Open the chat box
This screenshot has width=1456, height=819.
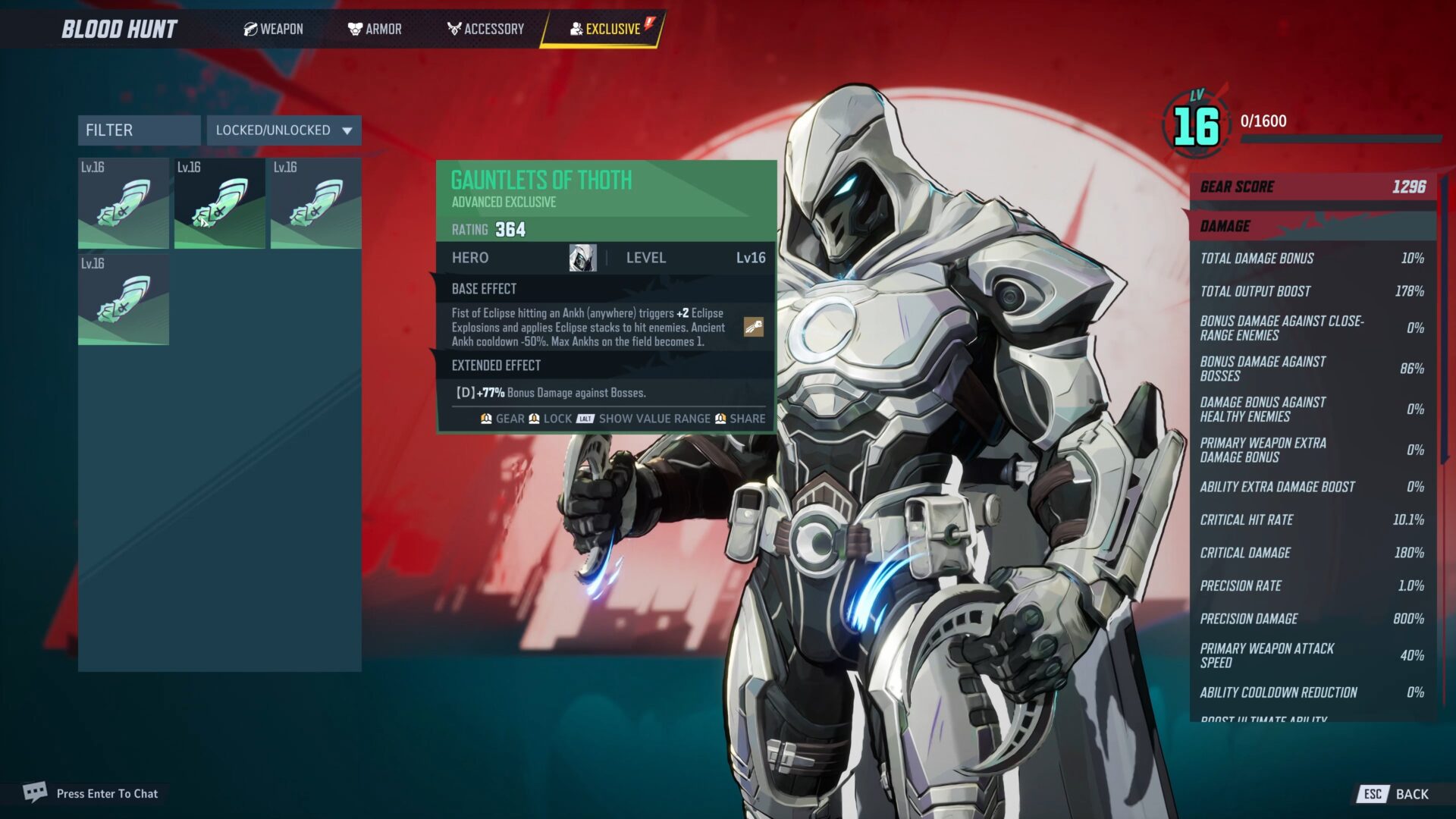point(91,793)
